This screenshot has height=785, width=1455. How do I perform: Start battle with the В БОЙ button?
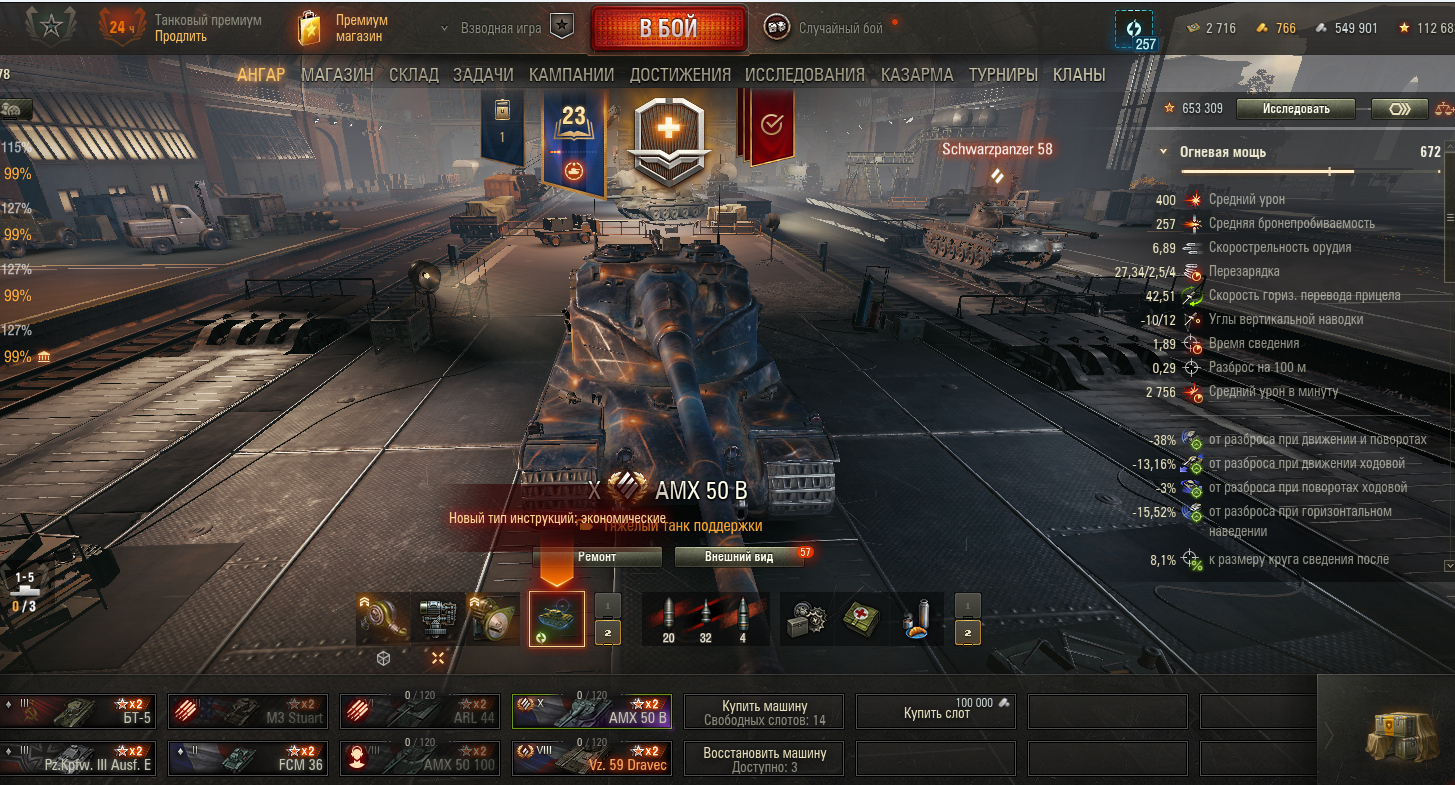[668, 28]
